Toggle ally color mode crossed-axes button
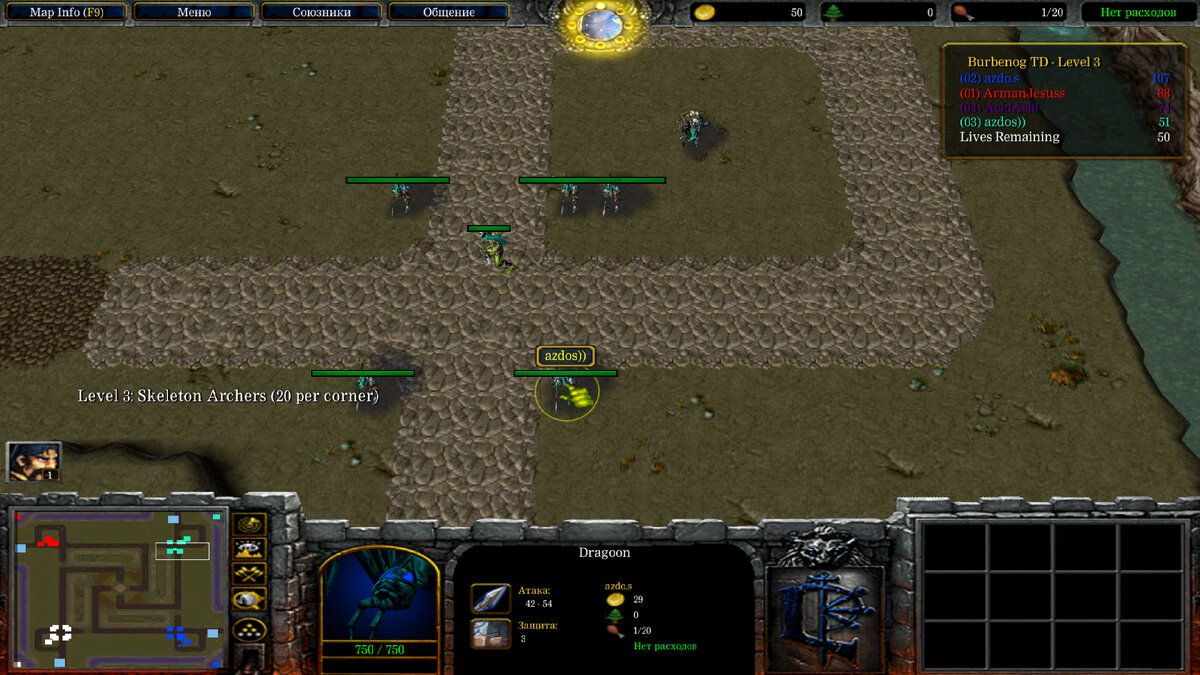The image size is (1200, 675). pos(249,574)
